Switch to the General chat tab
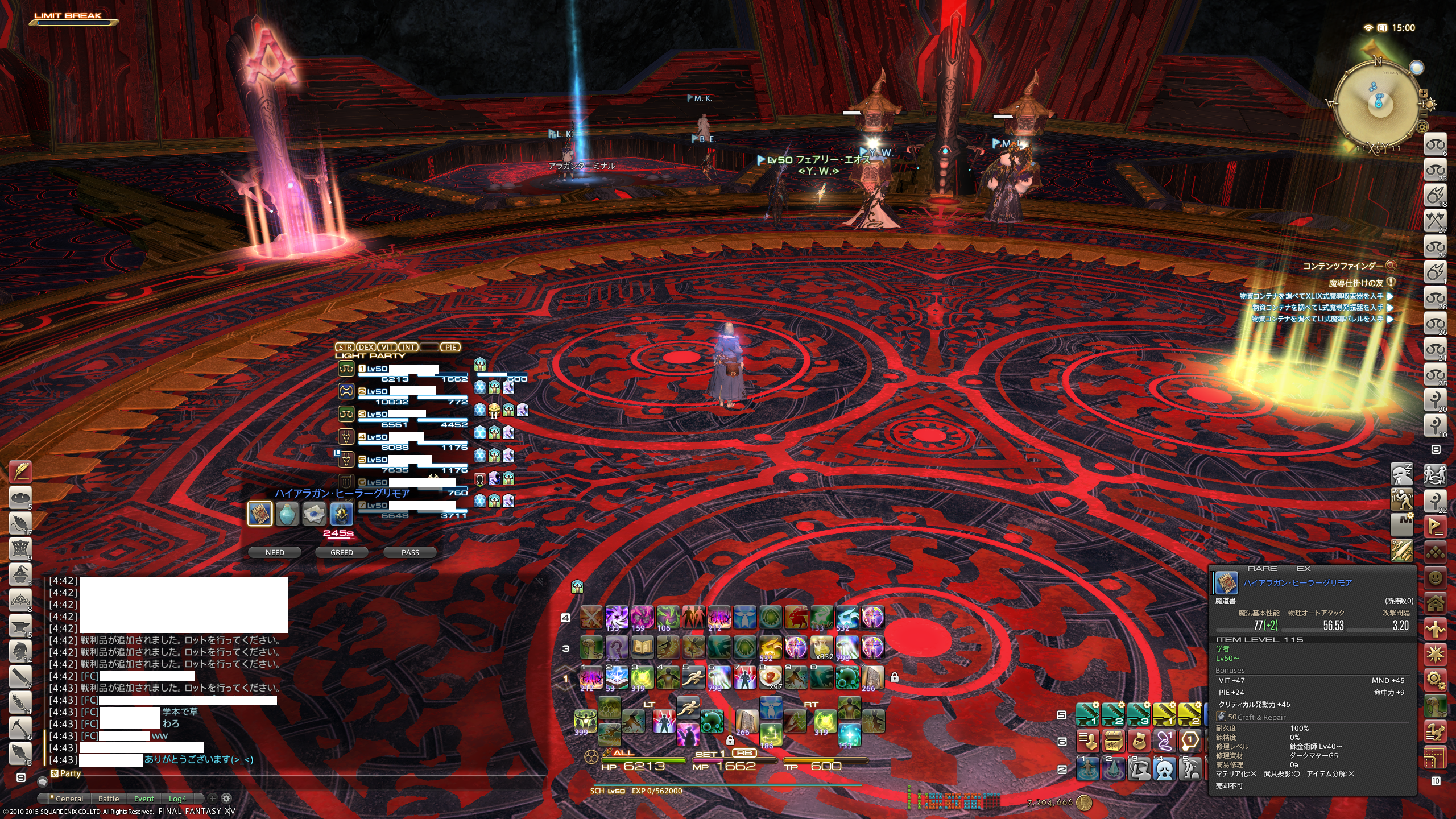Viewport: 1456px width, 819px height. coord(69,799)
